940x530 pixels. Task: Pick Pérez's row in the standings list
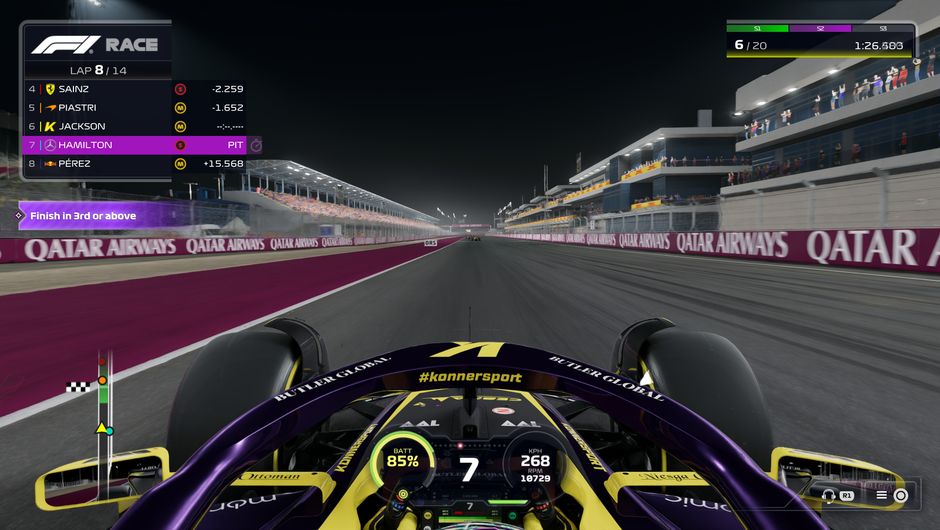135,164
